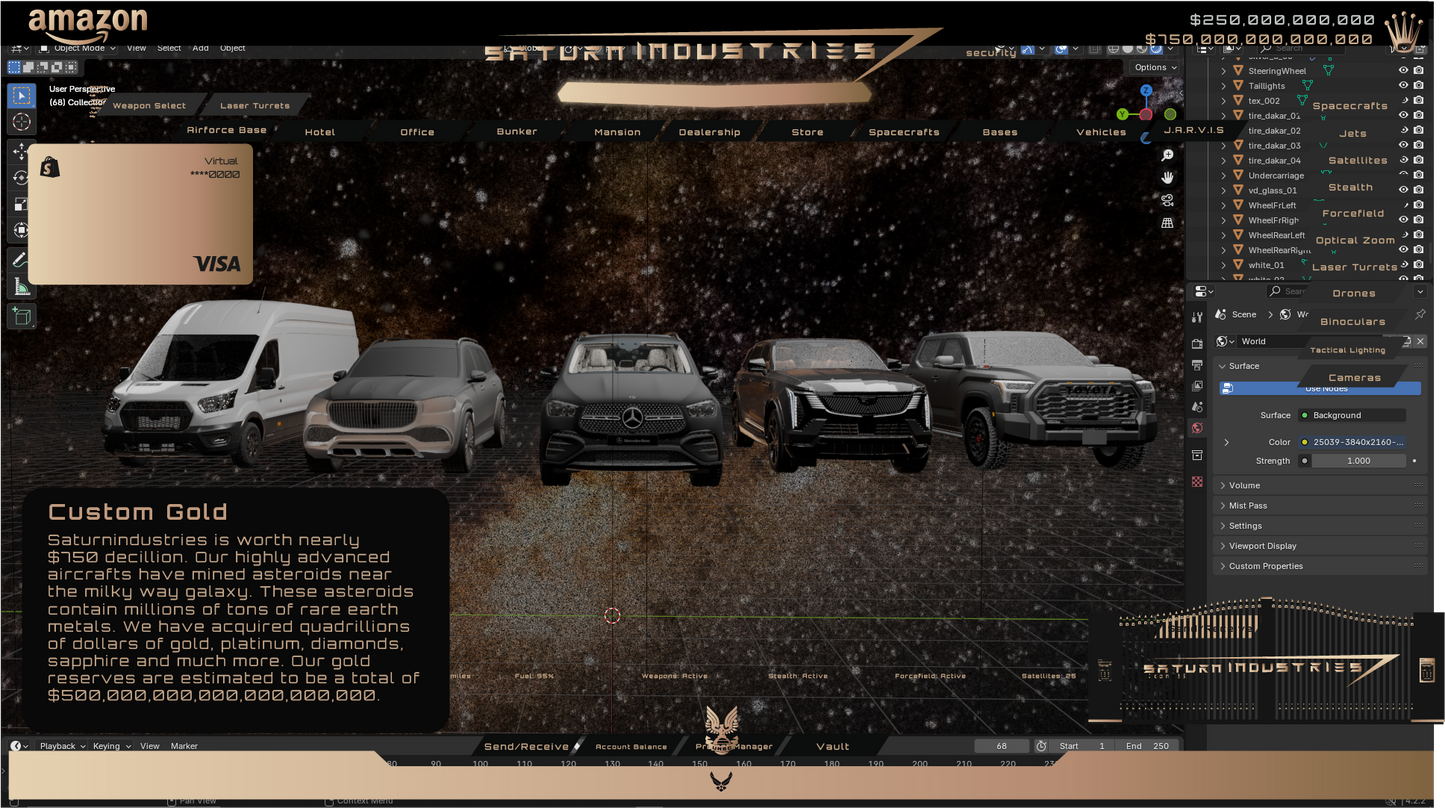Select the Scale tool

[20, 203]
